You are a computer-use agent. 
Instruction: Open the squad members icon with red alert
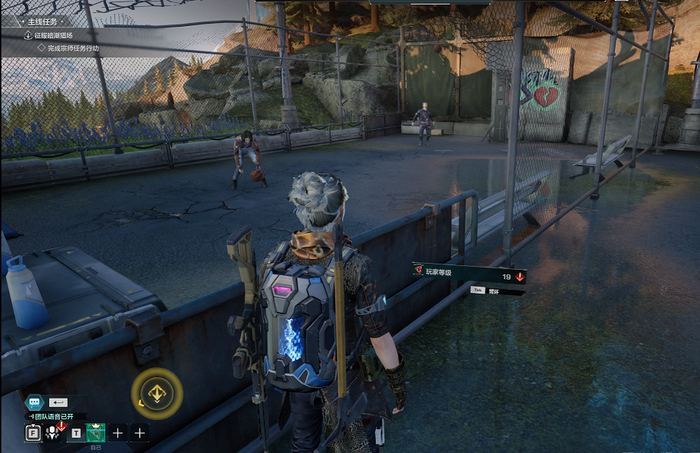pos(54,432)
